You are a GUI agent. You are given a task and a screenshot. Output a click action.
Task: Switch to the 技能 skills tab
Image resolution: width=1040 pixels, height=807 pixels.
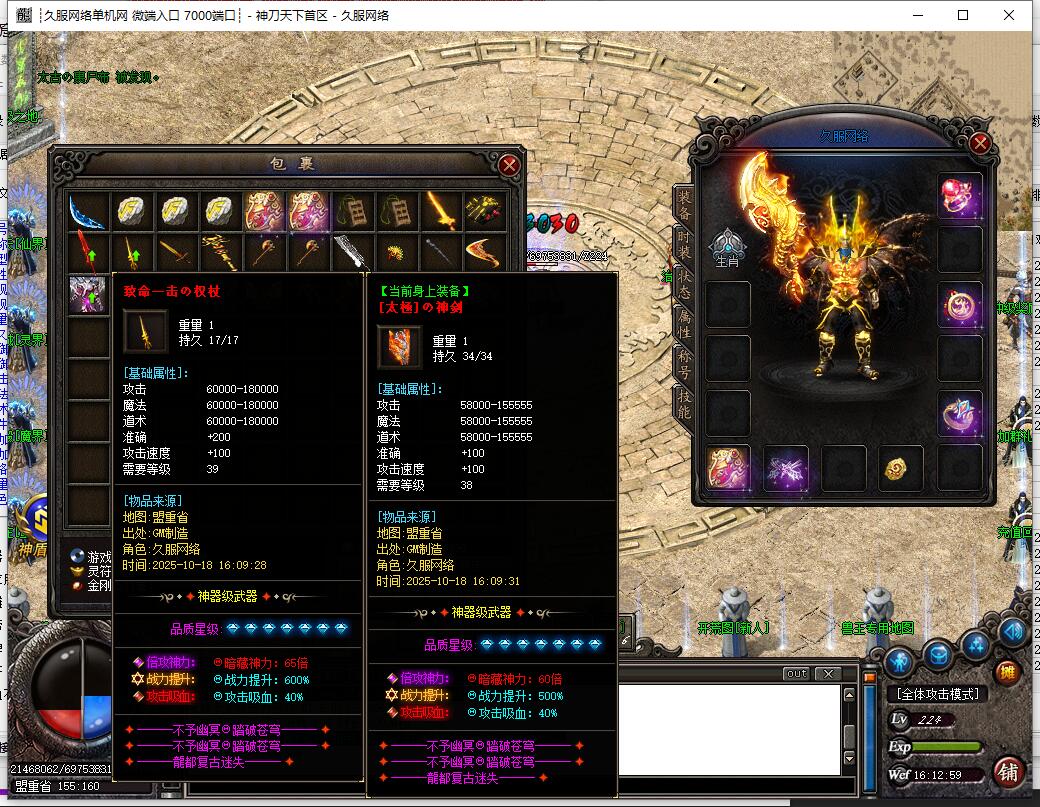coord(684,404)
